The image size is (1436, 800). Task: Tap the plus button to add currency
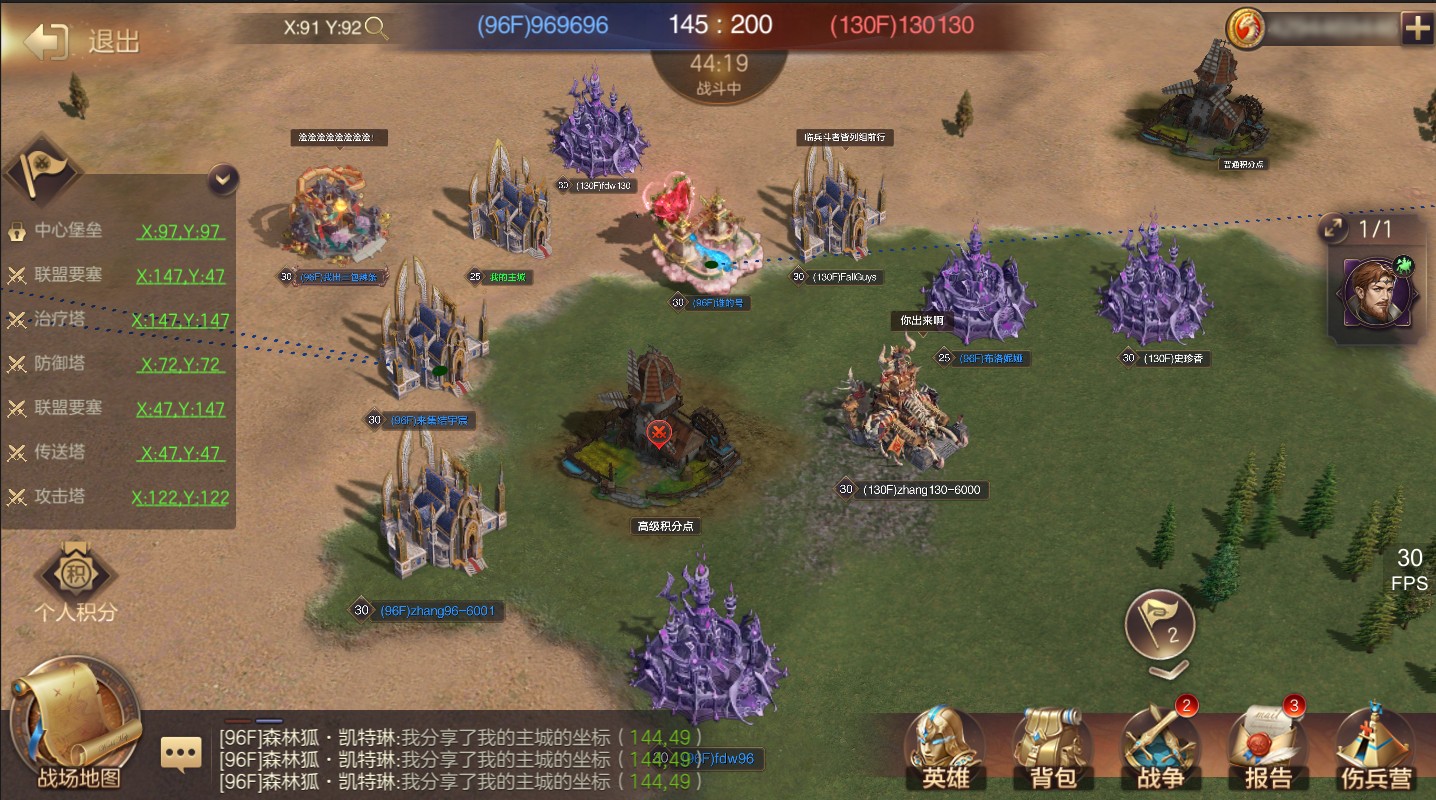(x=1417, y=28)
